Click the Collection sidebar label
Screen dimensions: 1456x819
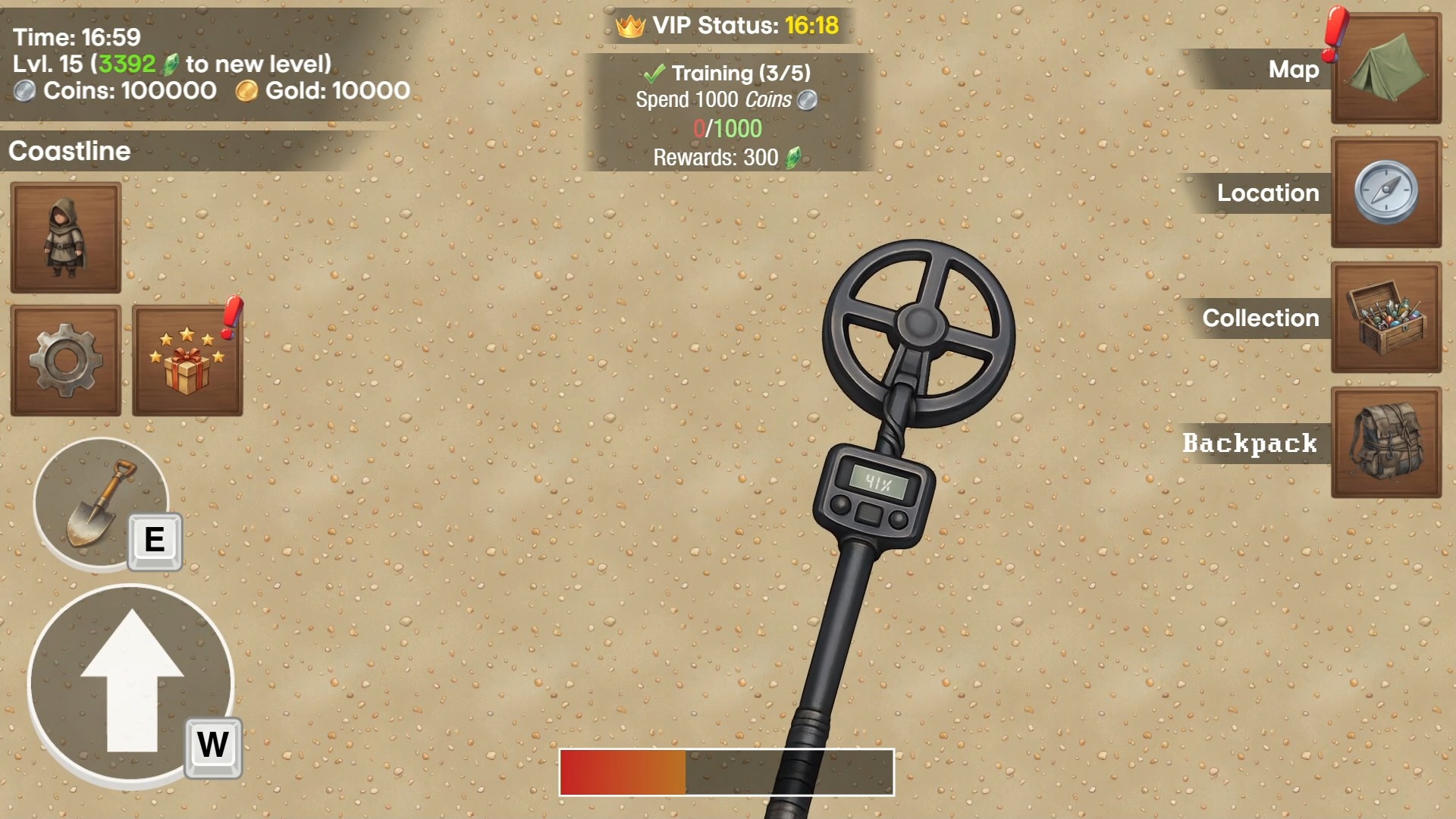[x=1260, y=318]
